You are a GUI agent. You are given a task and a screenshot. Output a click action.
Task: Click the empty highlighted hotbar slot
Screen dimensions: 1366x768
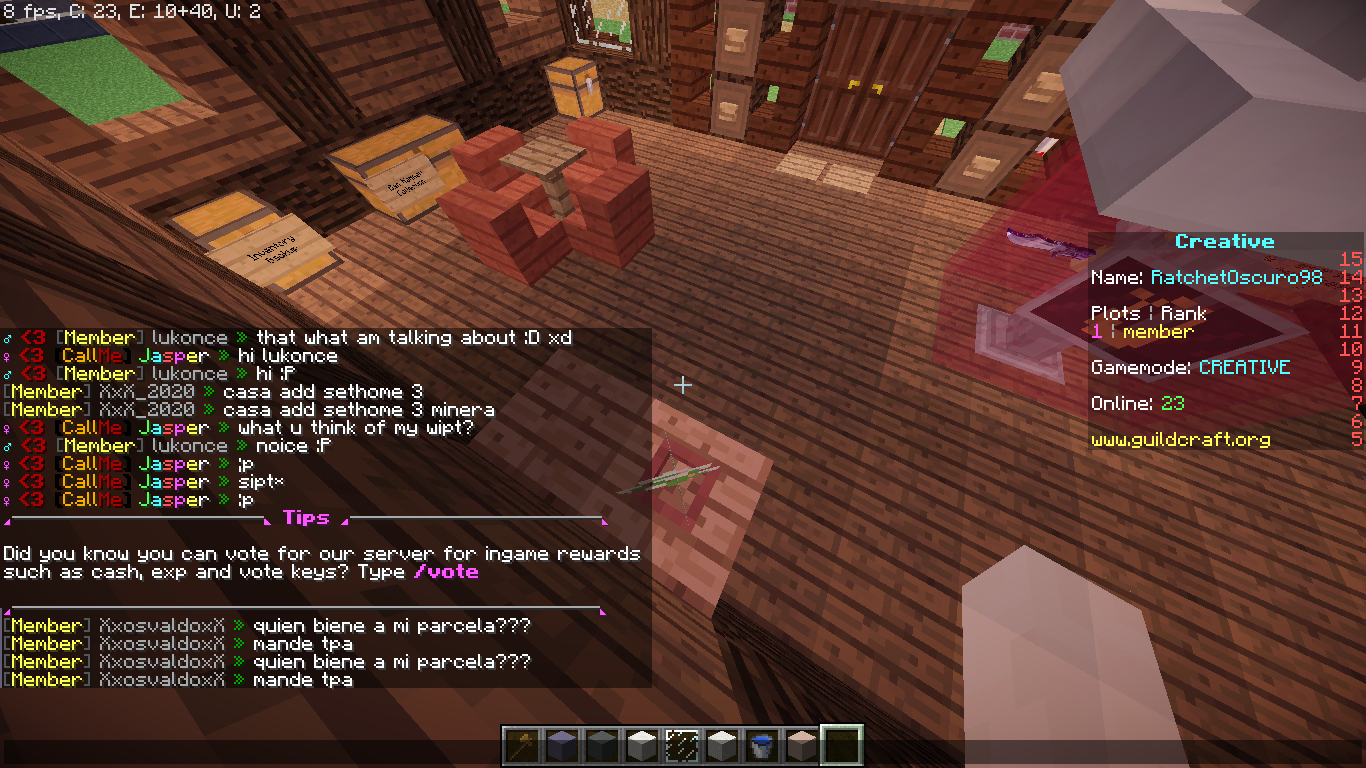(841, 745)
